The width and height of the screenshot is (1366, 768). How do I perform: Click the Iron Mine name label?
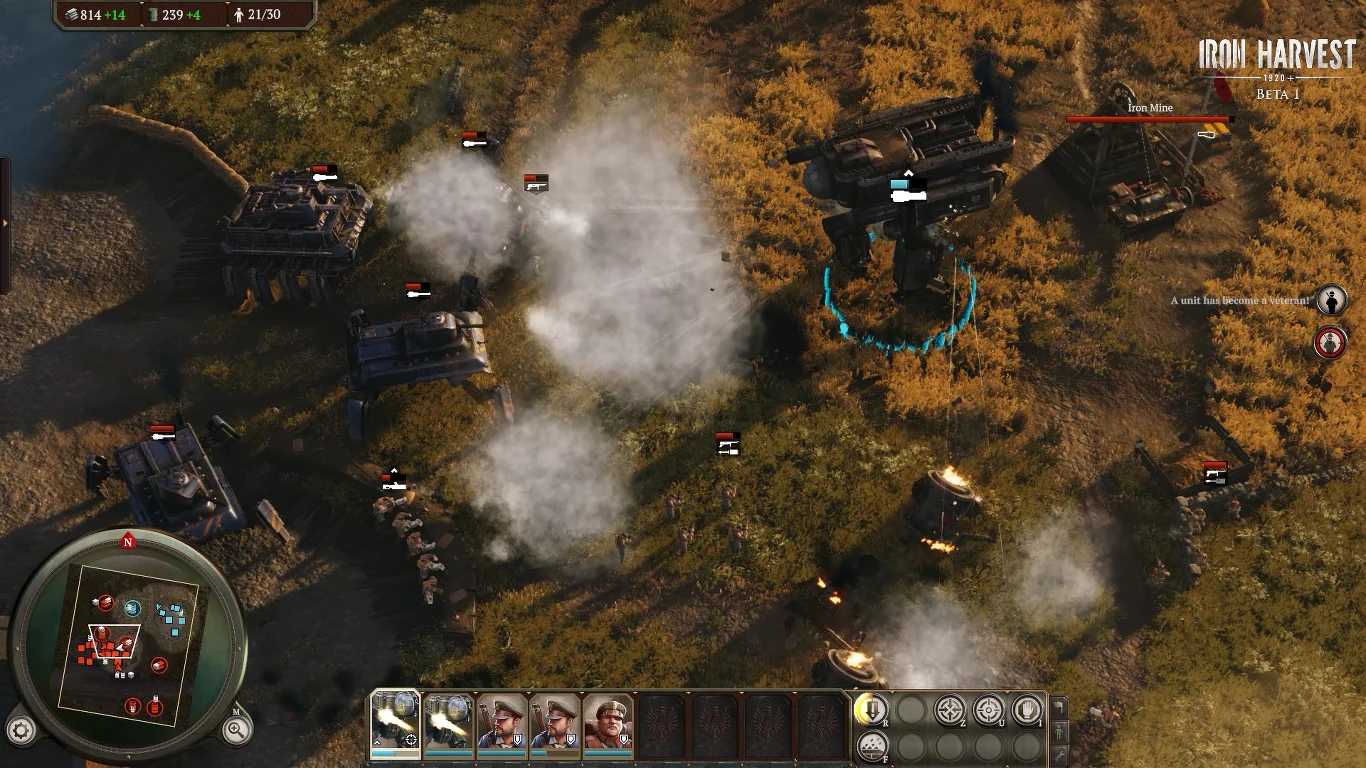(1151, 107)
